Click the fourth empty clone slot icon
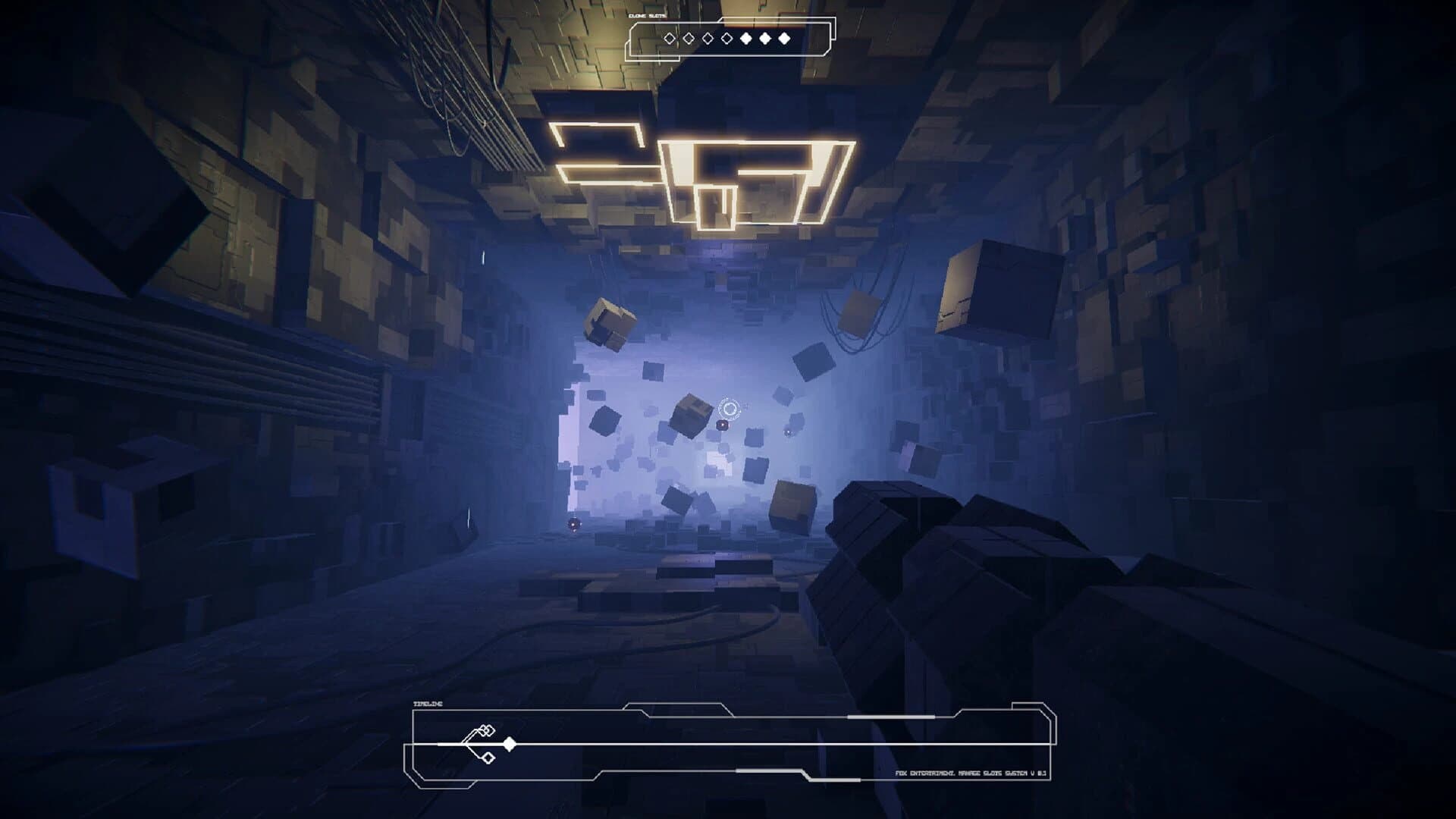Viewport: 1456px width, 819px height. [x=726, y=36]
